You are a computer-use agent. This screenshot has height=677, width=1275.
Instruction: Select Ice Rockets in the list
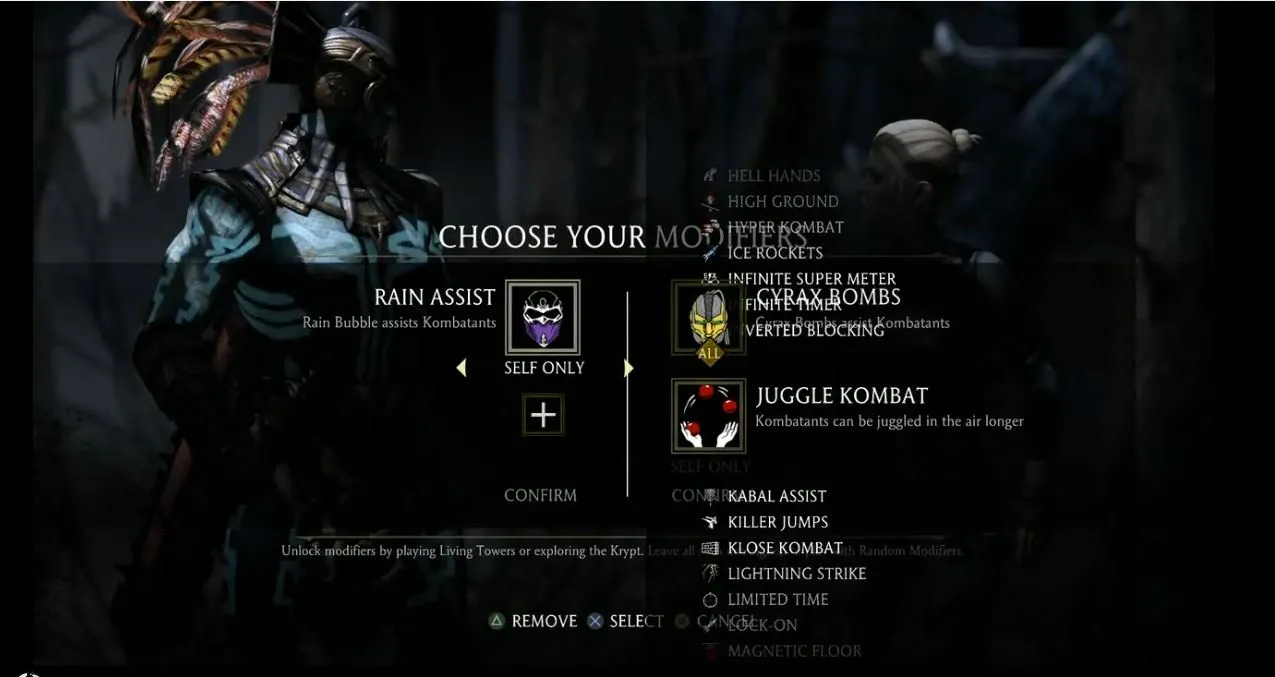pos(775,253)
